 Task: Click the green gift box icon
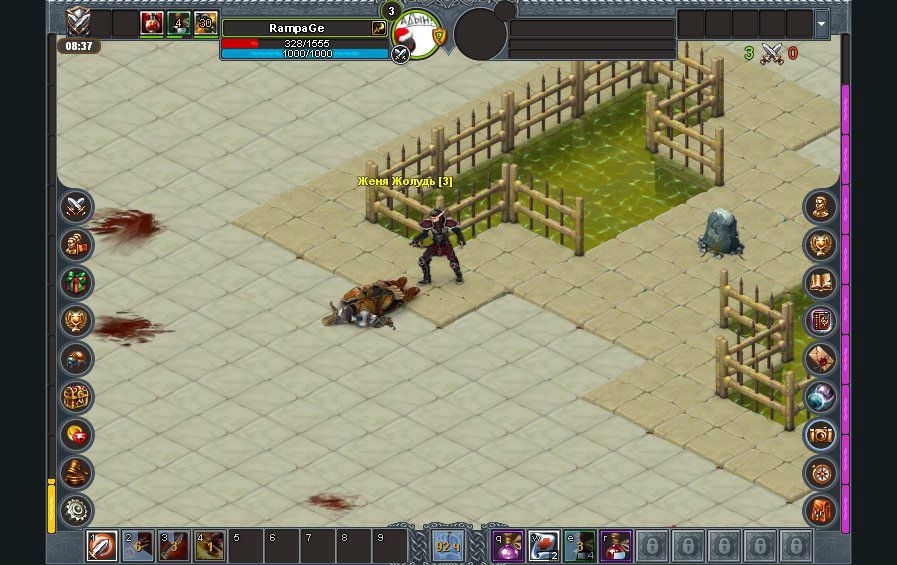point(76,283)
